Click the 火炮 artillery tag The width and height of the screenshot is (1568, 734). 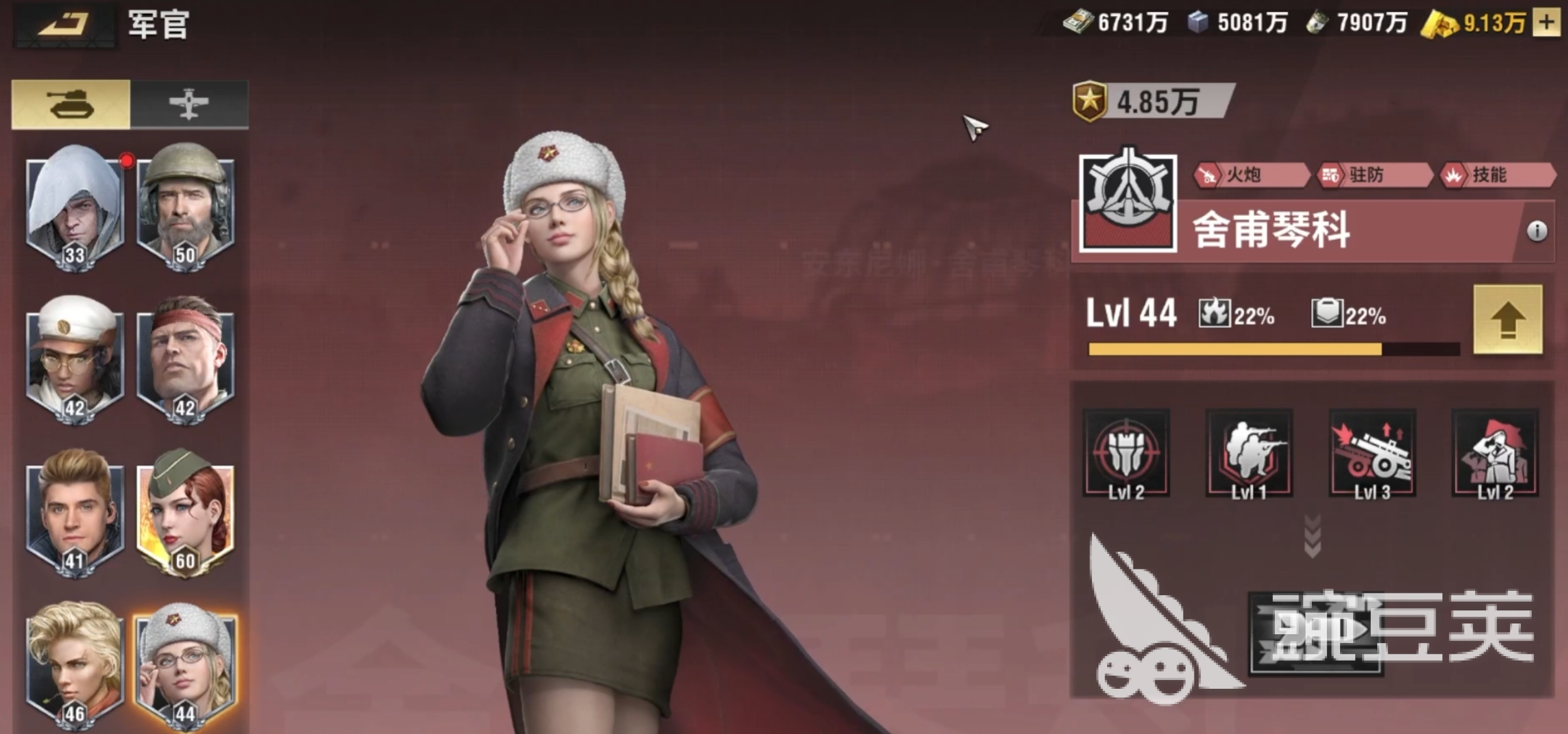[x=1251, y=175]
